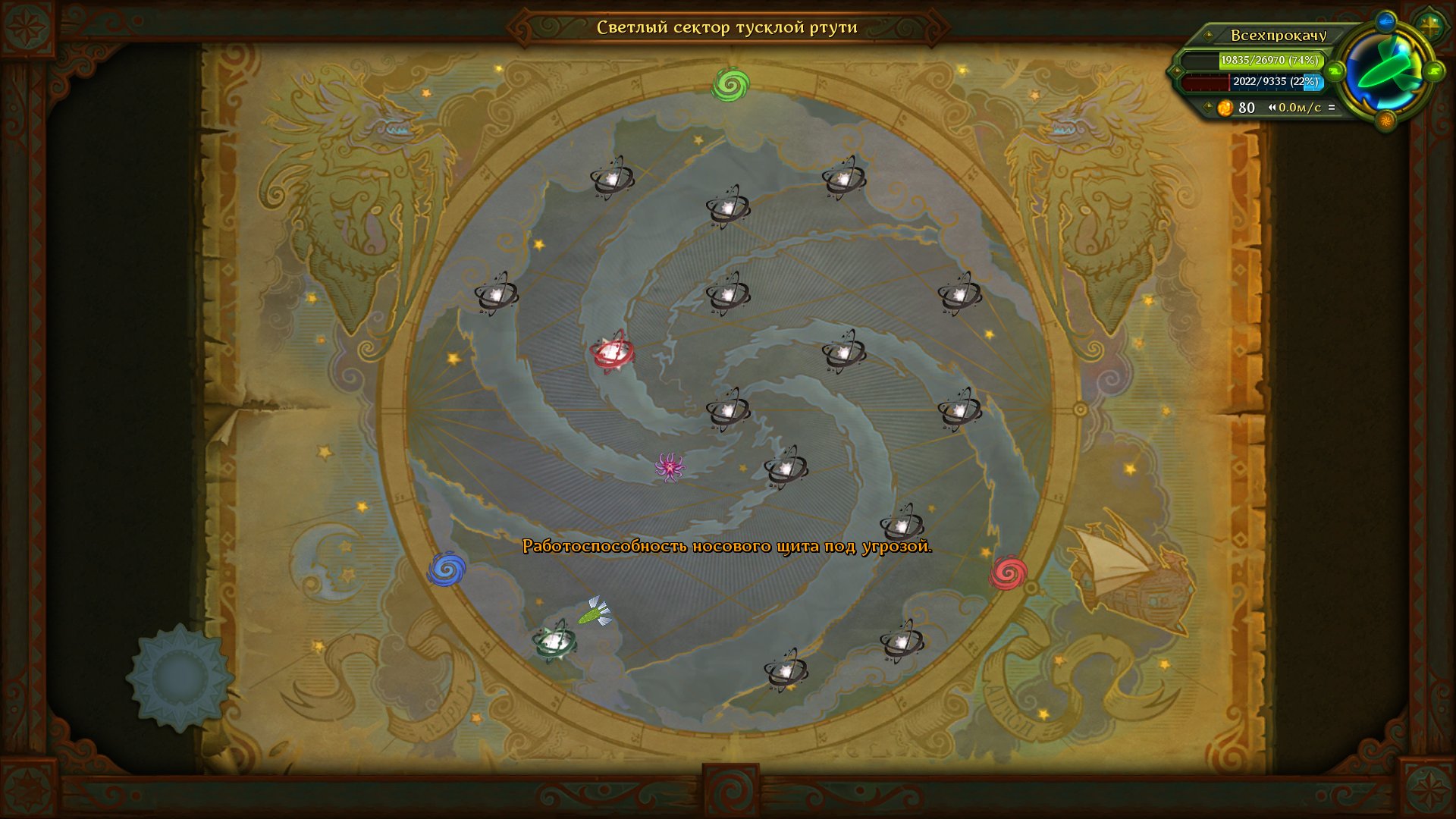The height and width of the screenshot is (819, 1456).
Task: Click the purple astral demon marker
Action: pyautogui.click(x=670, y=466)
